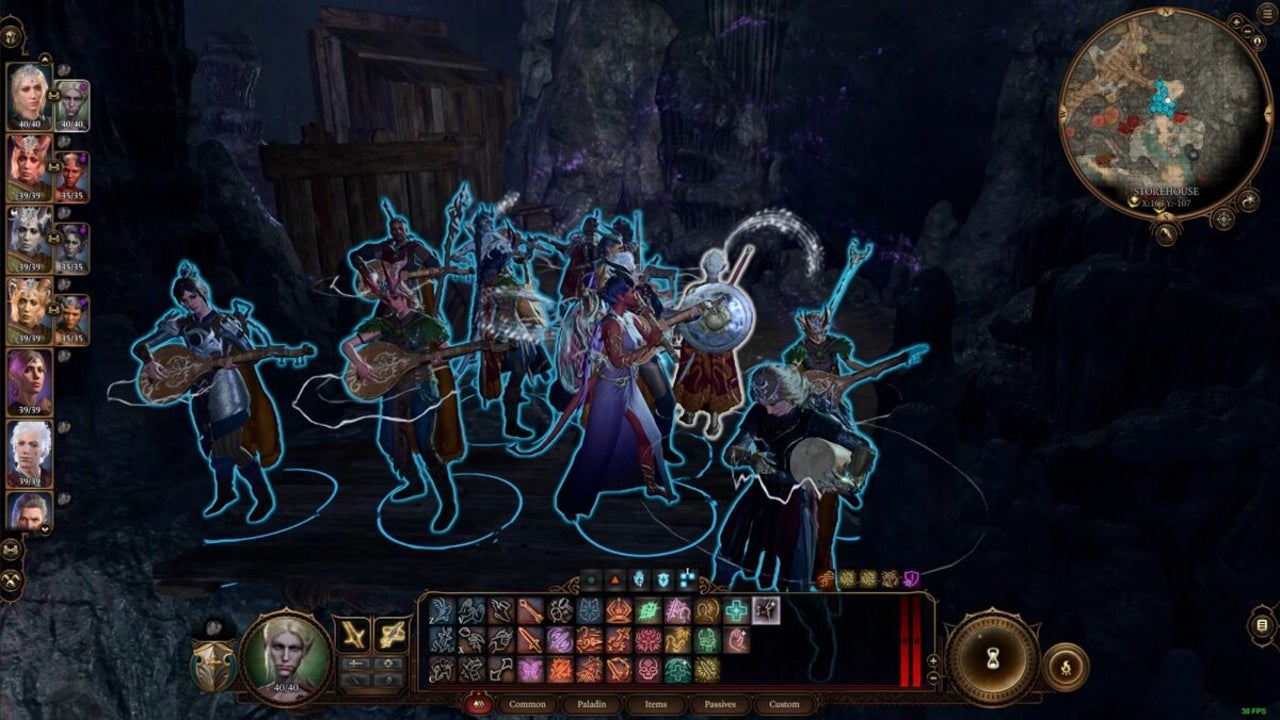Toggle the green reaction indicator above the hotbar

pos(590,577)
